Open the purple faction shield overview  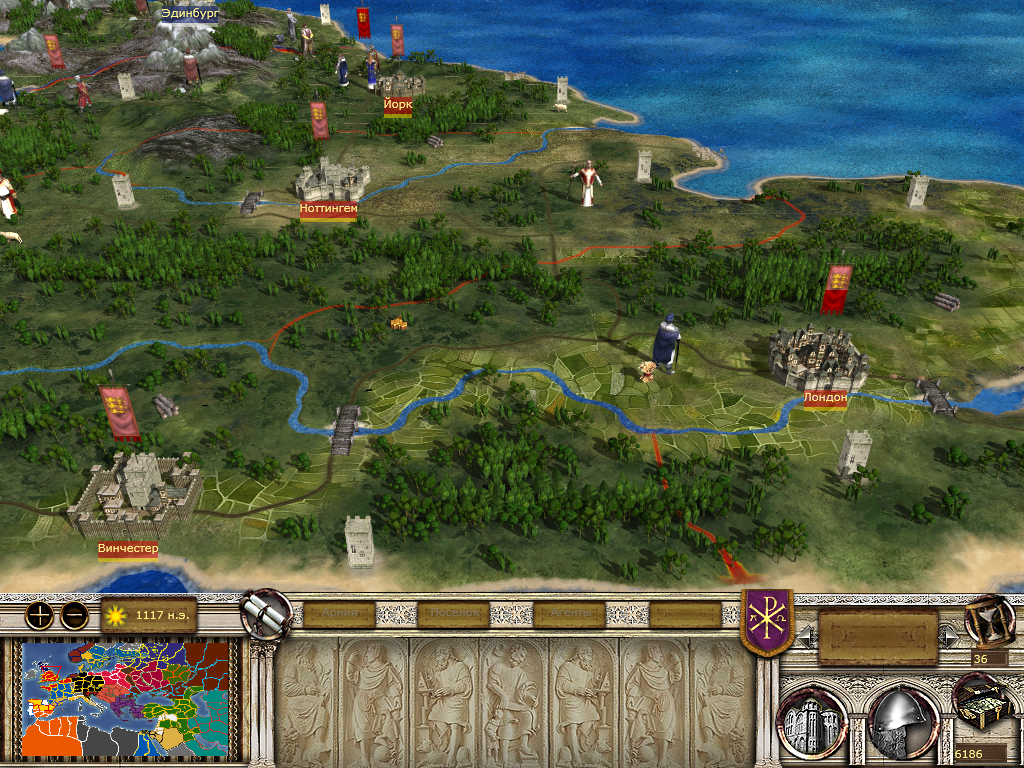coord(766,621)
